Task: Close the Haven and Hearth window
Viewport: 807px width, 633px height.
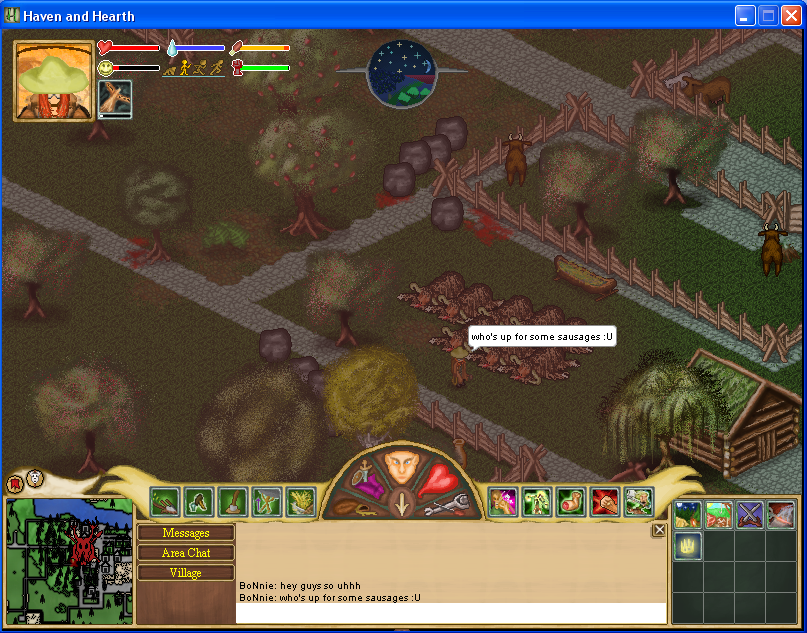Action: 790,15
